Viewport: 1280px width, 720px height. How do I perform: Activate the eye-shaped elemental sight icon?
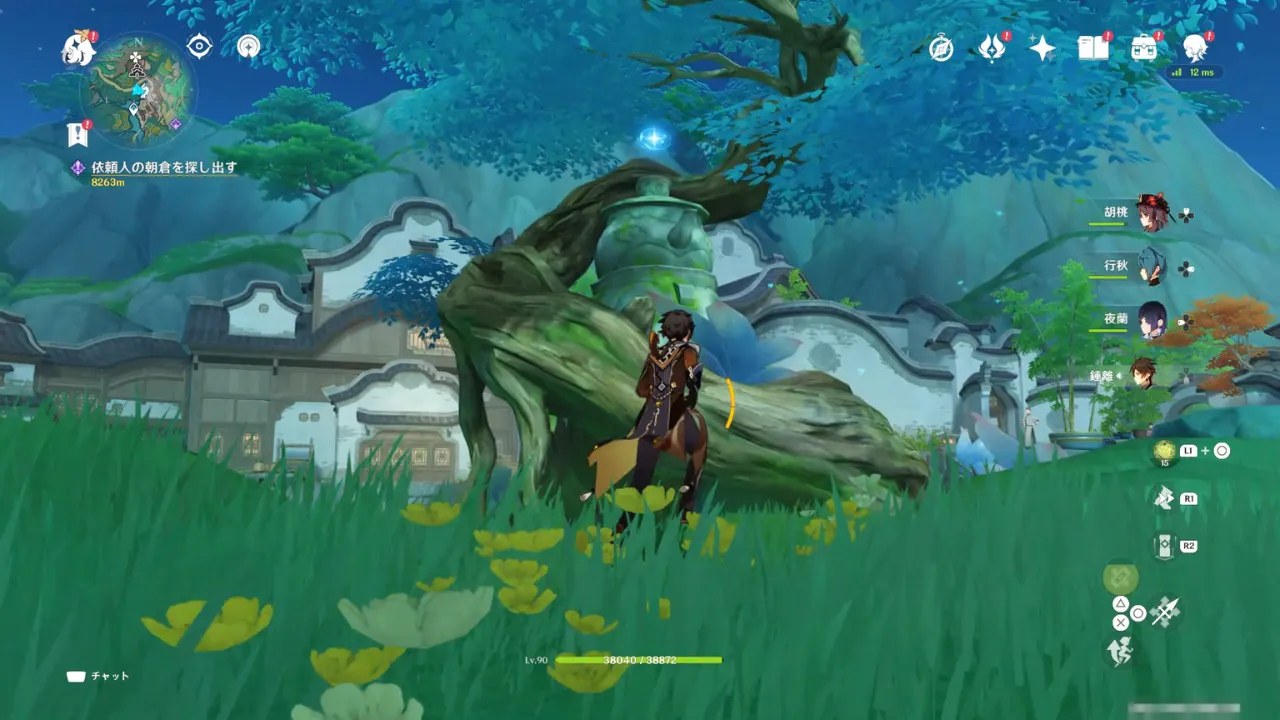click(199, 46)
